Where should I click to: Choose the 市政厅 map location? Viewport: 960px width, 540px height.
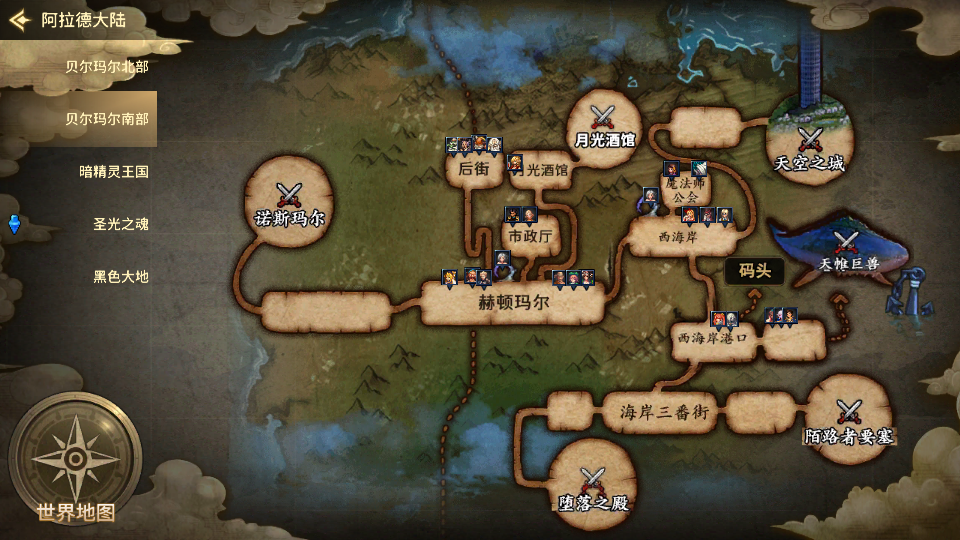click(529, 237)
